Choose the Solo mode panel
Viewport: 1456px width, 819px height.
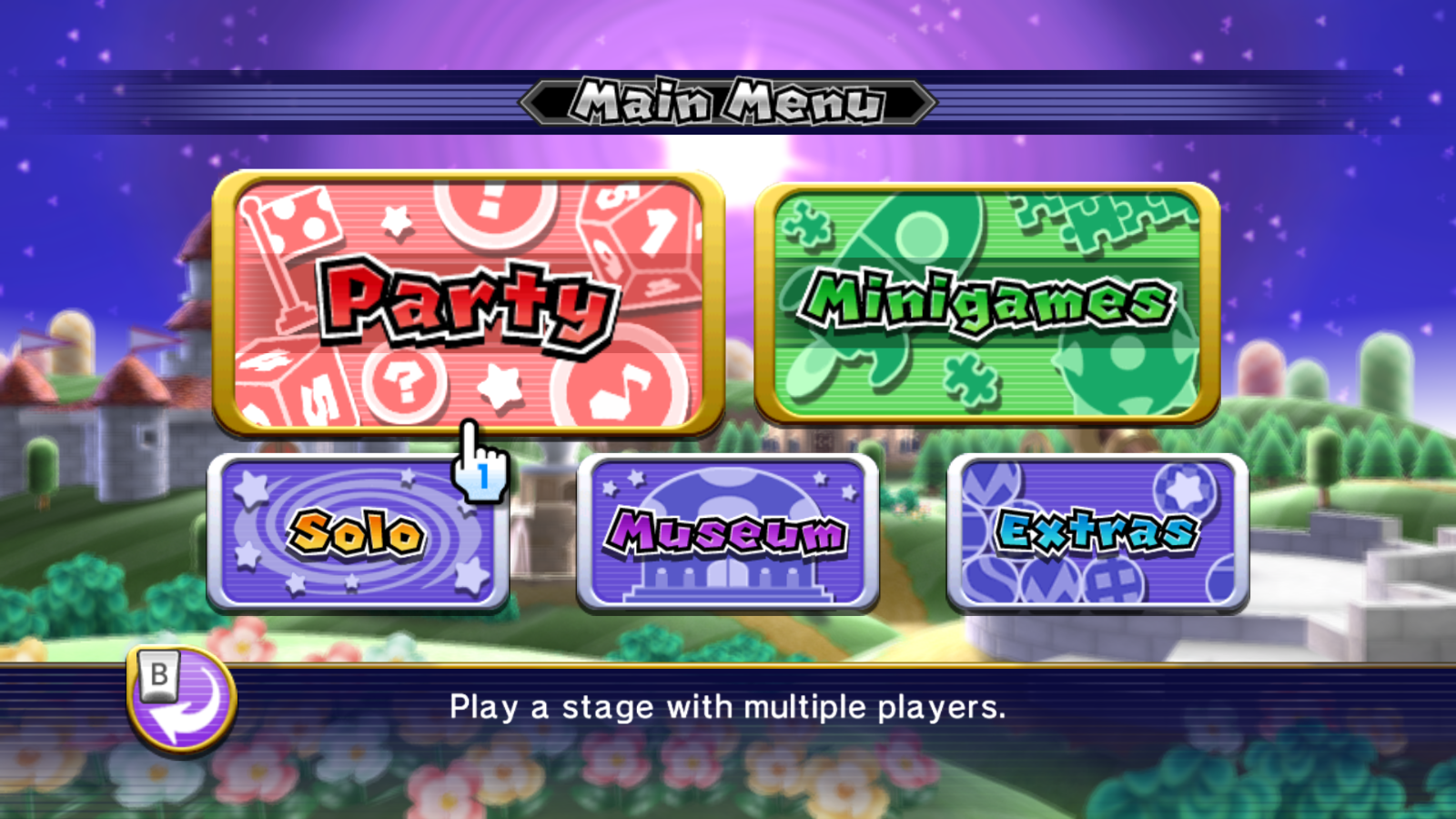pyautogui.click(x=359, y=532)
